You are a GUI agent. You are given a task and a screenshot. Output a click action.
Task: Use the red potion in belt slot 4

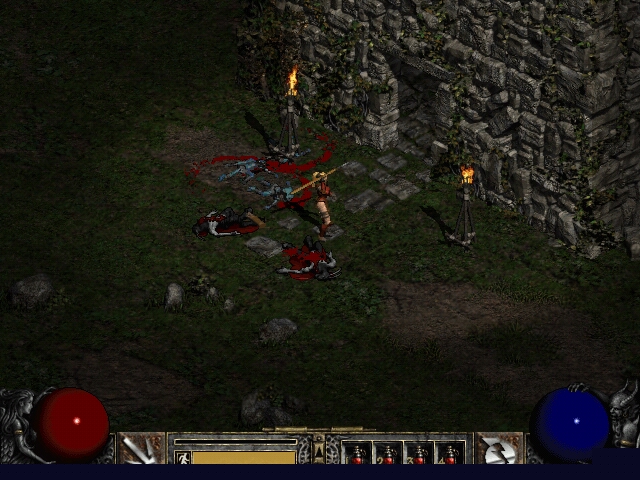450,453
